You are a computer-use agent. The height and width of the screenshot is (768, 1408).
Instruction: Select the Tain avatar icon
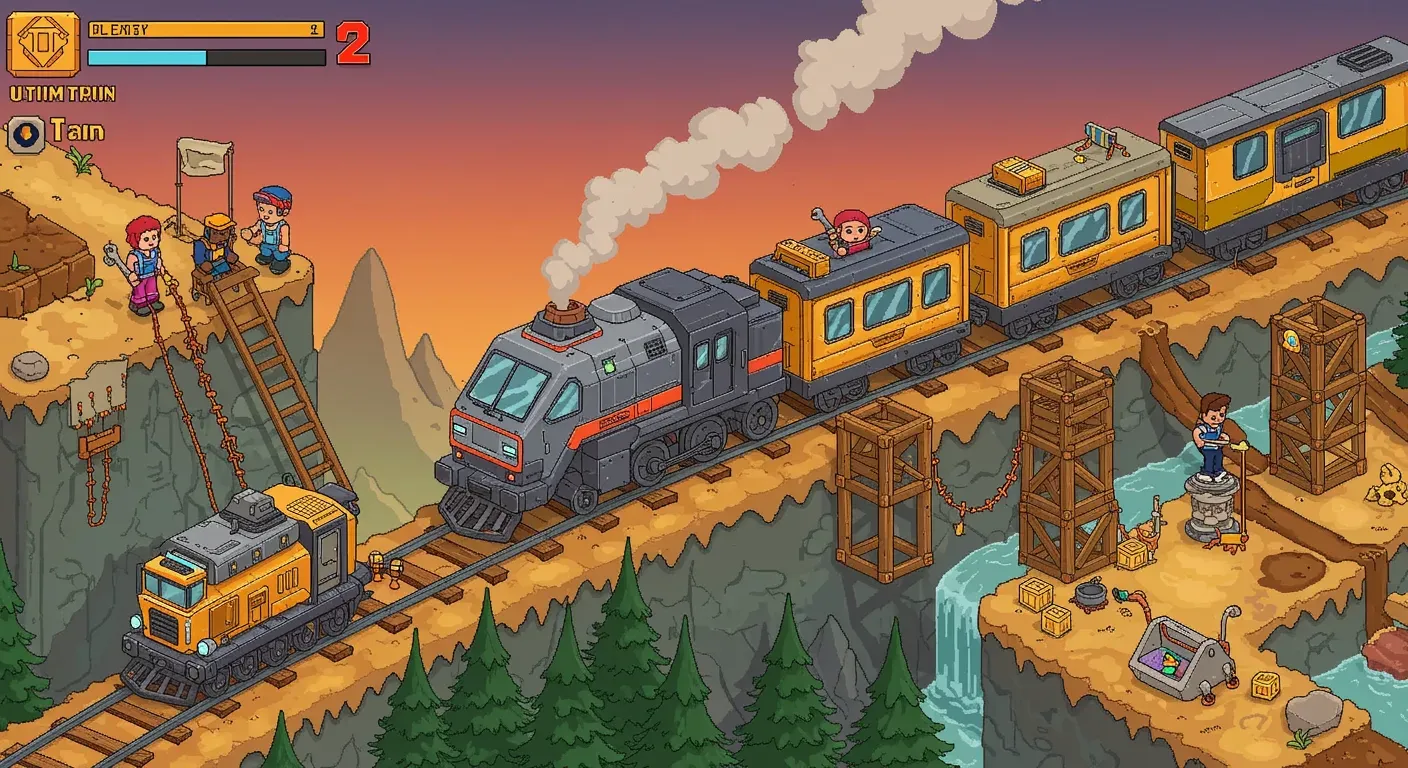tap(25, 130)
